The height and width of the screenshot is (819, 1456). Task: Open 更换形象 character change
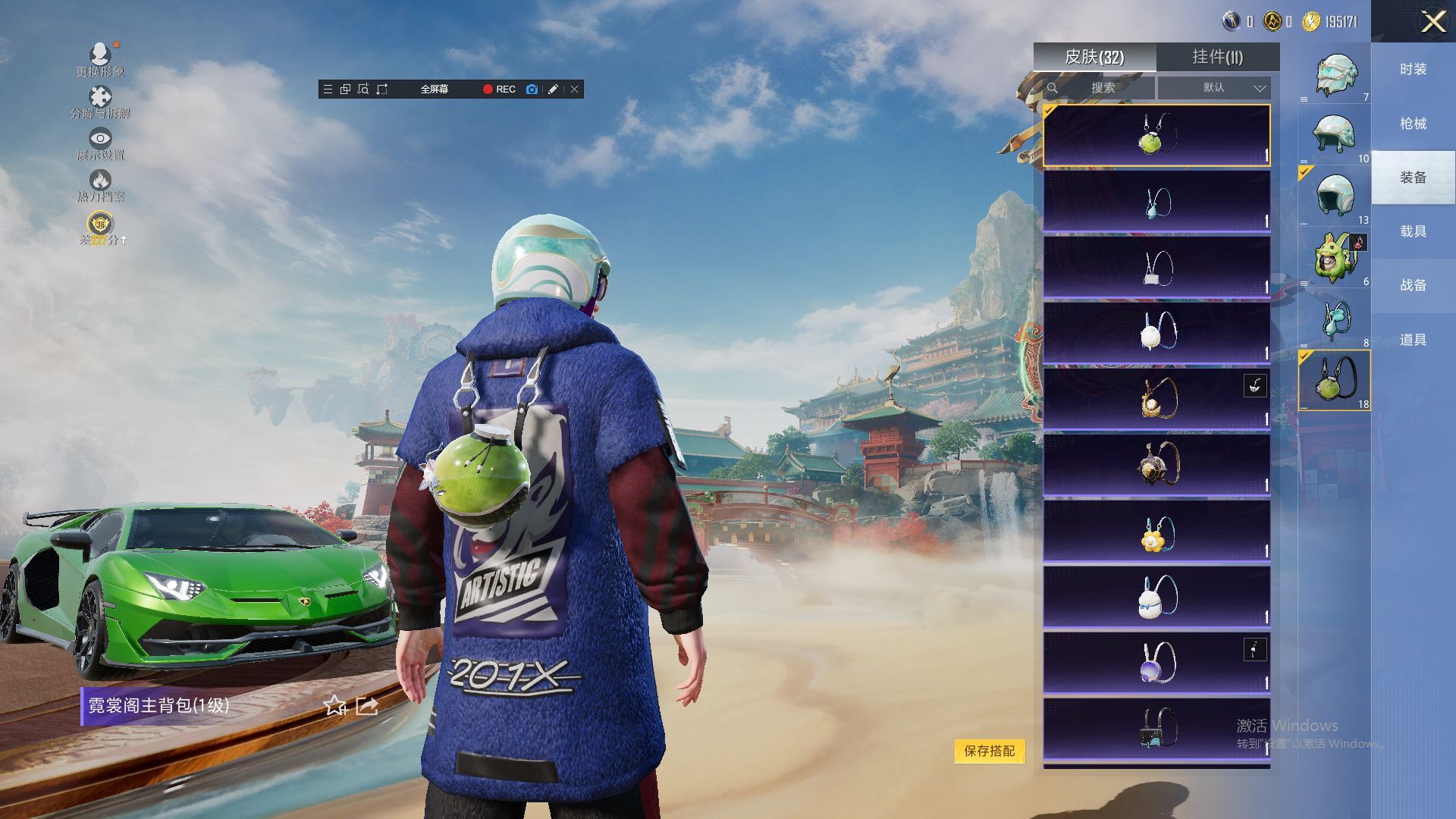pos(100,59)
